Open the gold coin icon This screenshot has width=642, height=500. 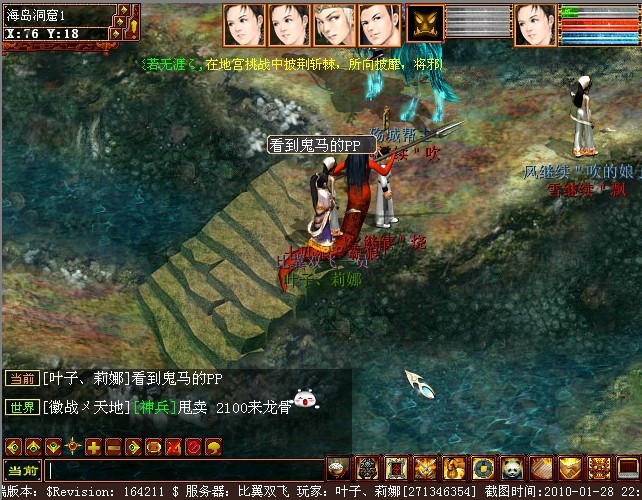coord(484,467)
